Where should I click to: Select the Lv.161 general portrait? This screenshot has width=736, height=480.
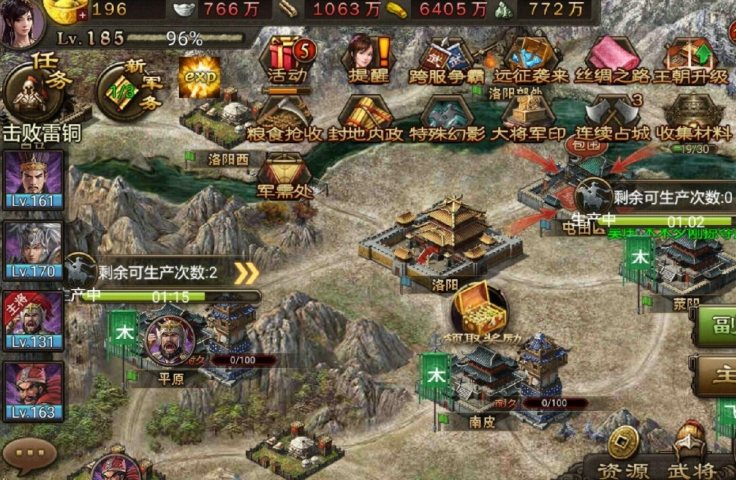point(33,182)
